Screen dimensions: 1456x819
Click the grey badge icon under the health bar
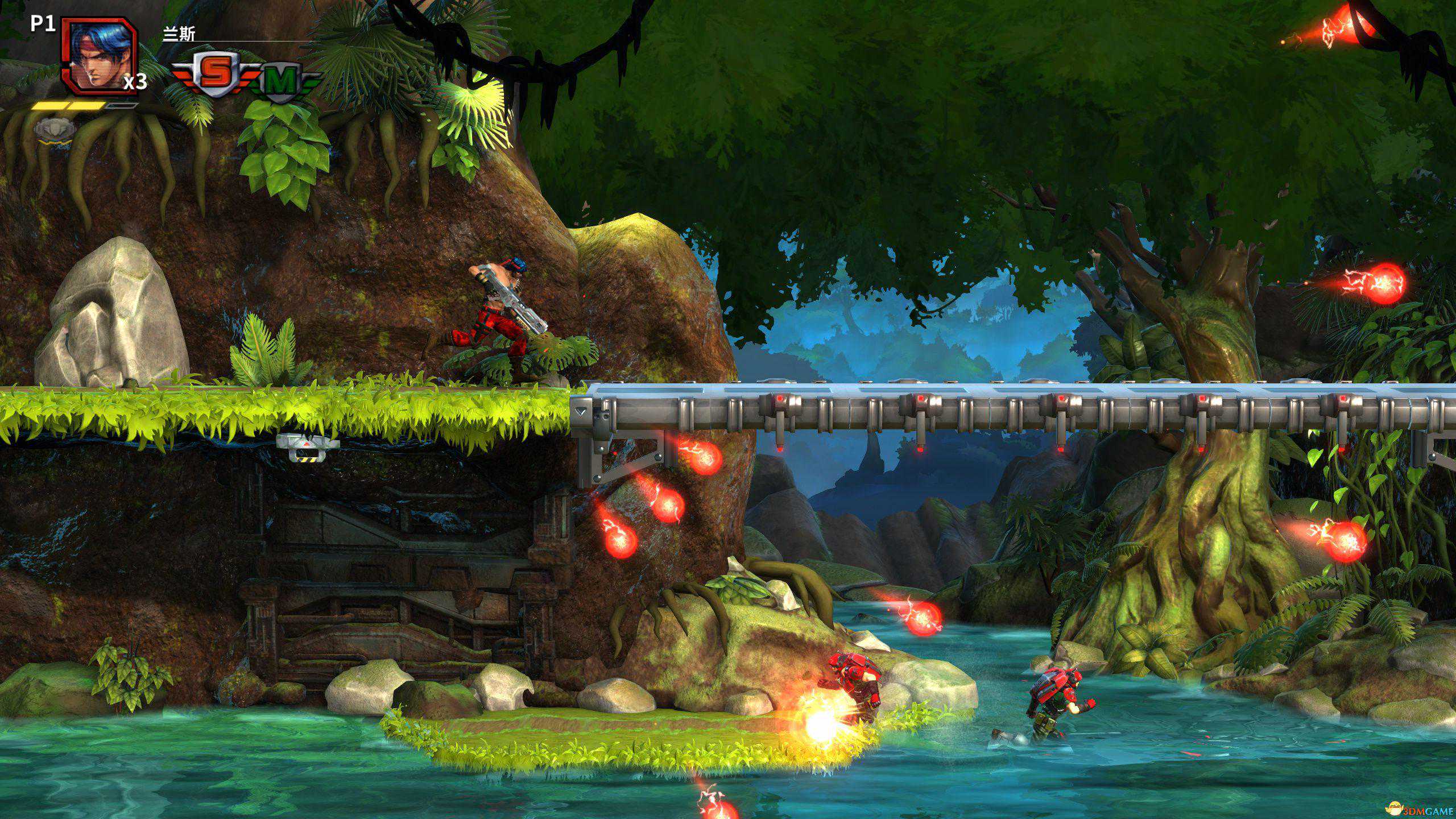[x=55, y=129]
